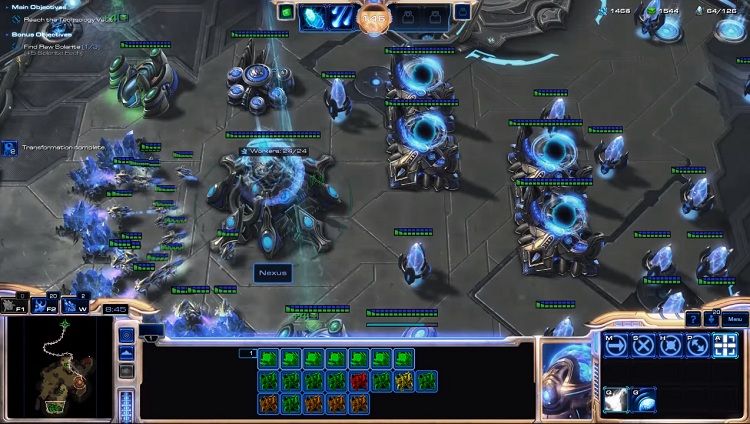The width and height of the screenshot is (750, 424).
Task: Activate the blue streaks top-bar ability
Action: point(341,15)
